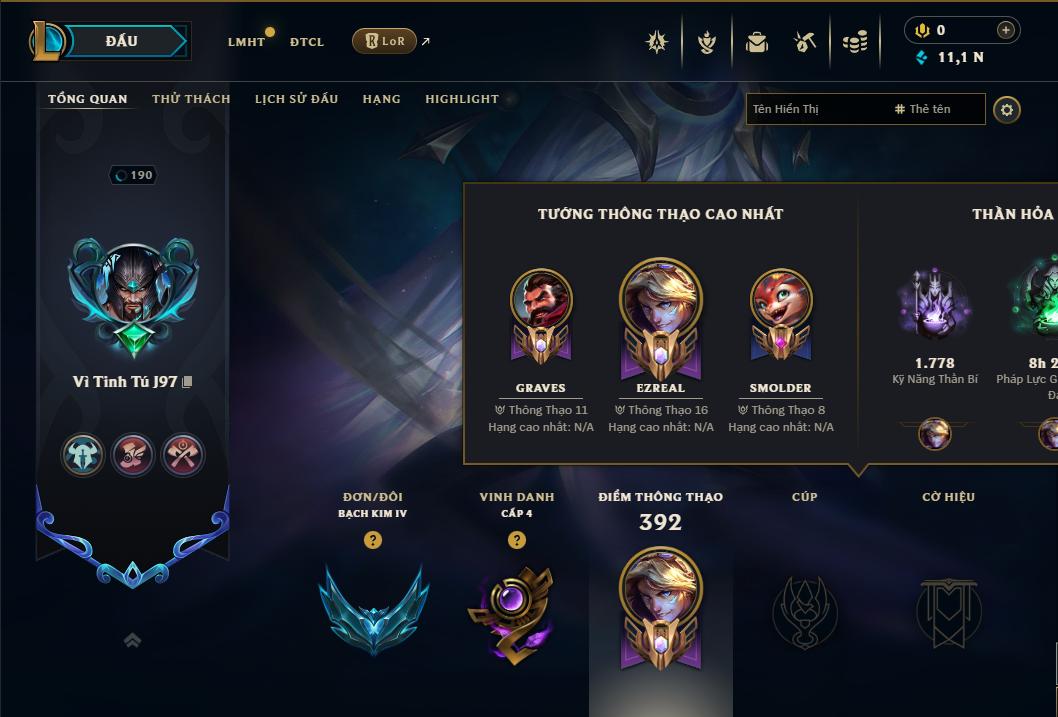The image size is (1058, 717).
Task: Open the LMHT game tab
Action: point(246,42)
